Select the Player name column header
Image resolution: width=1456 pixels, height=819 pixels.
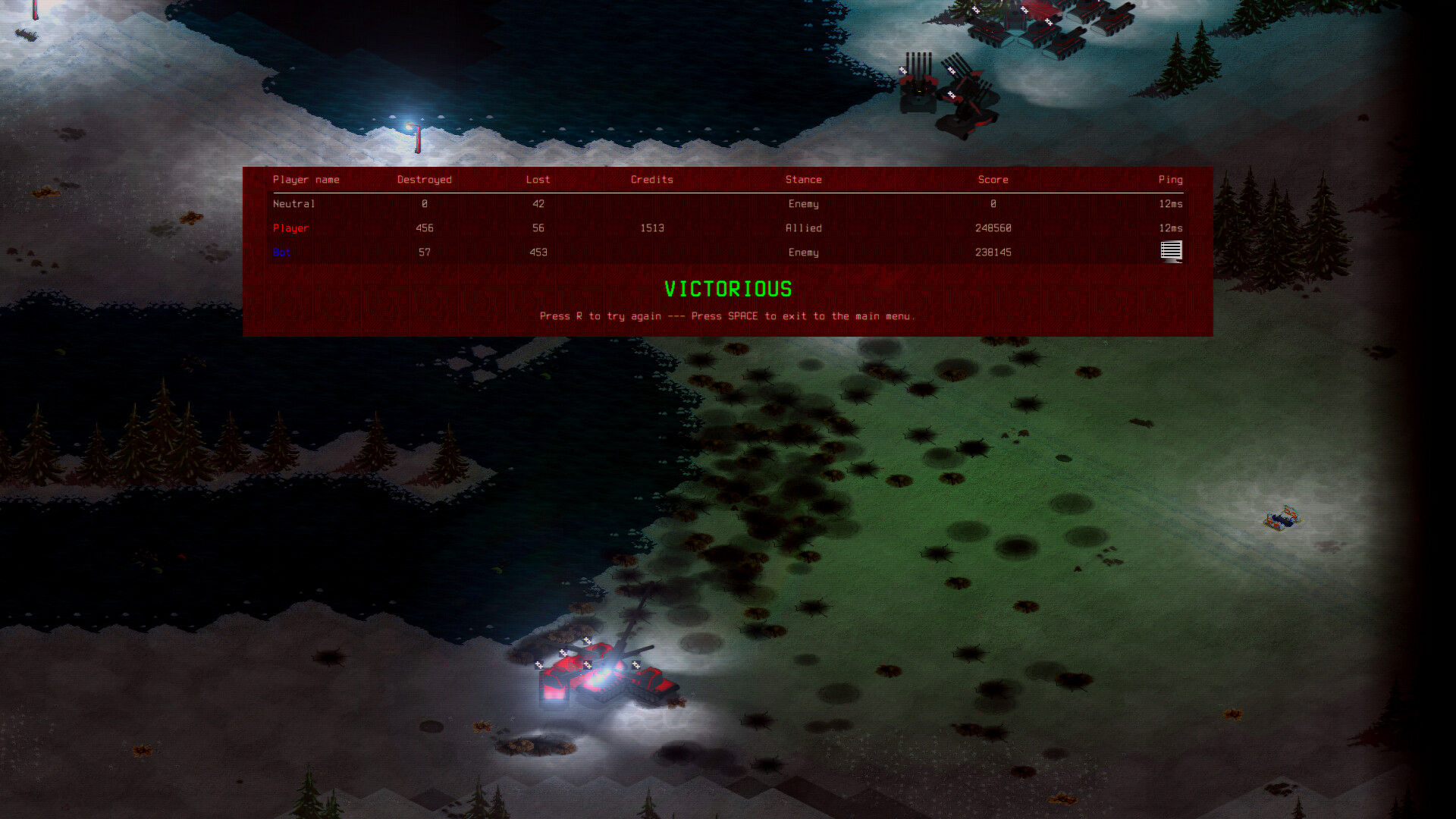pyautogui.click(x=306, y=180)
